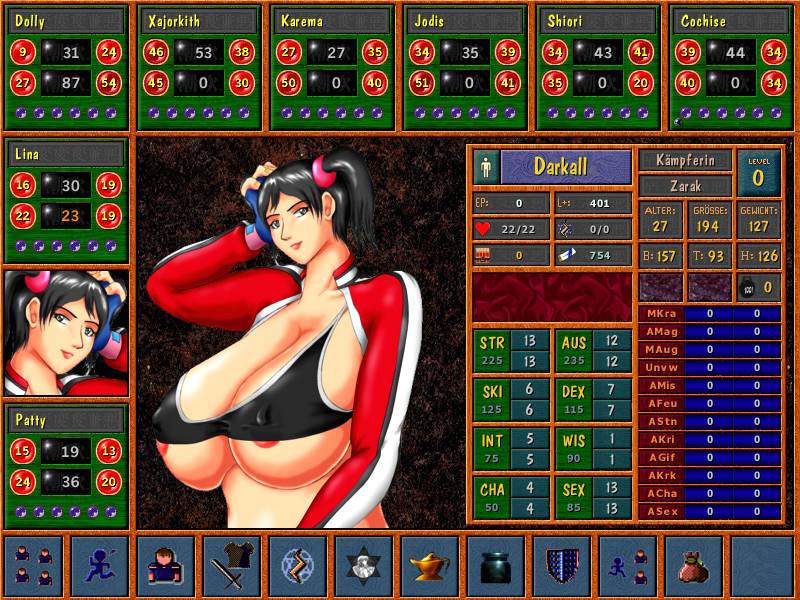The image size is (800, 600).
Task: Choose Karema from the party list
Action: [x=332, y=67]
